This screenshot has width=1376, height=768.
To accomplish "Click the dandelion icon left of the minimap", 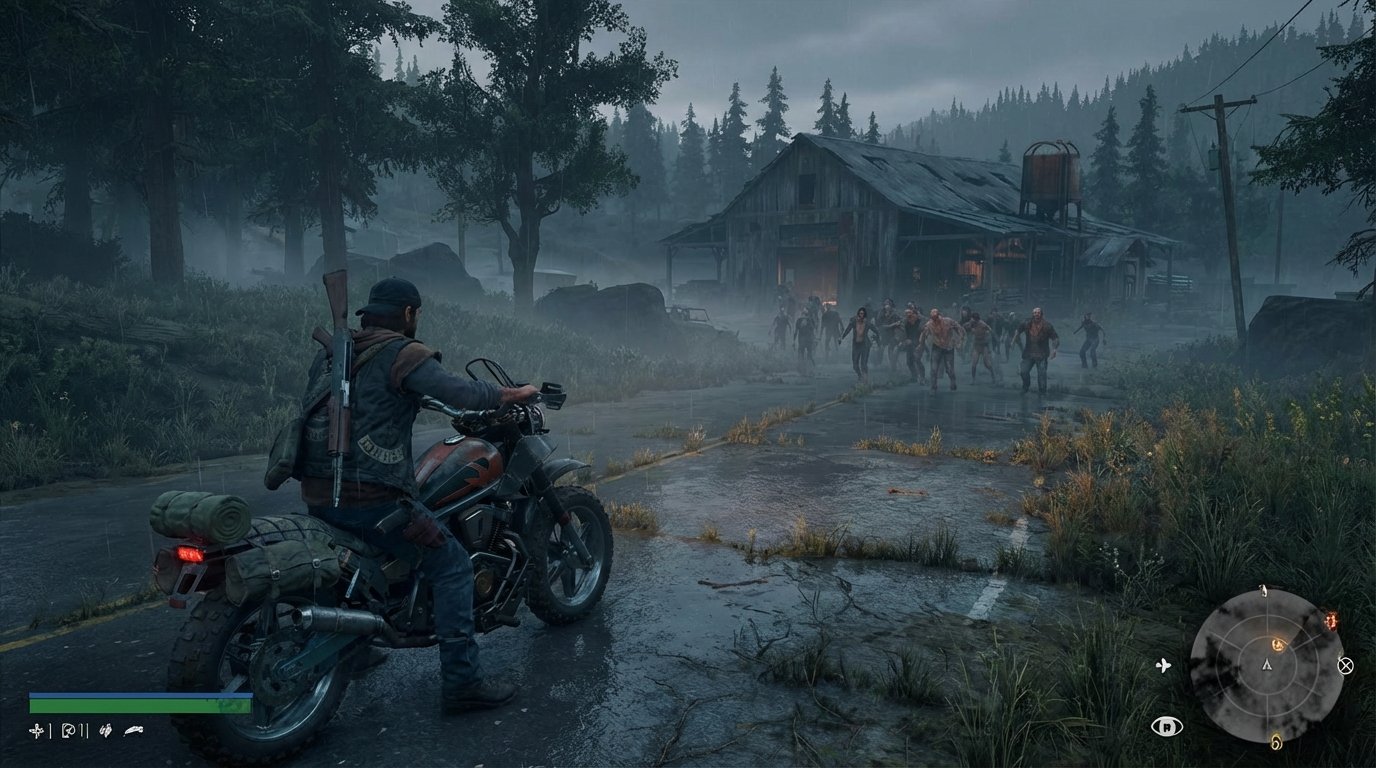I will tap(1163, 665).
